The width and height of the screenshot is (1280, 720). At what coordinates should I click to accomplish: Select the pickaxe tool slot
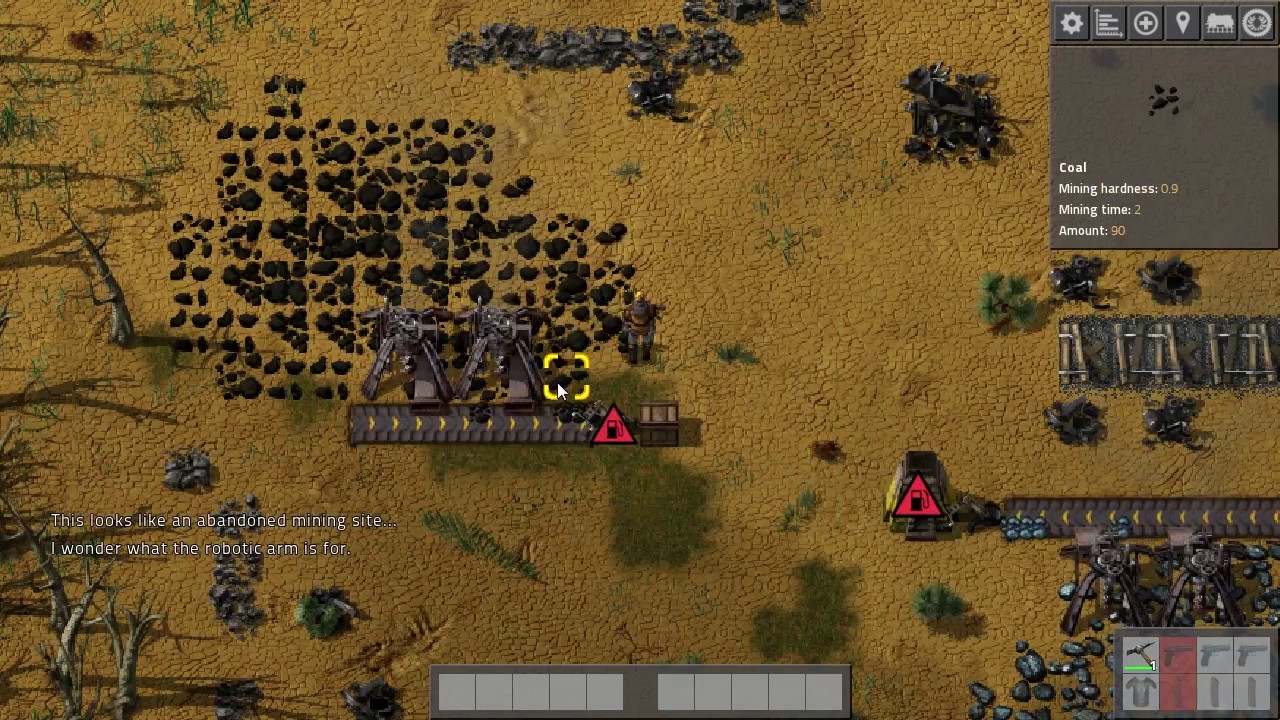pos(1141,656)
